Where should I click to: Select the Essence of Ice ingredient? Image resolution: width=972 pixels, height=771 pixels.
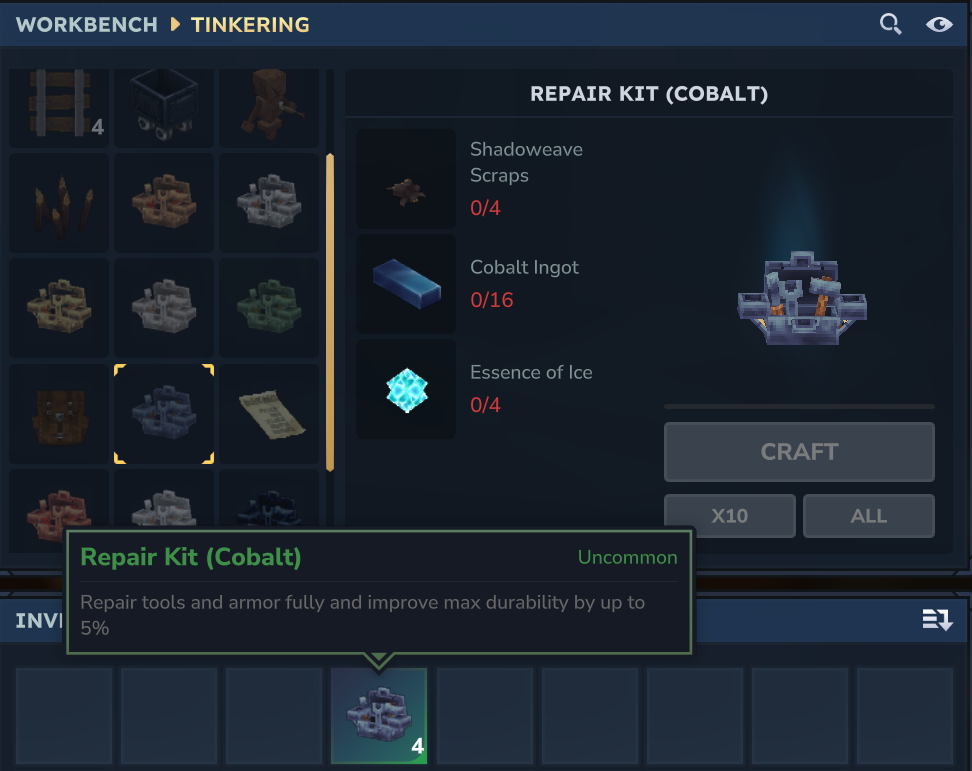(x=406, y=389)
